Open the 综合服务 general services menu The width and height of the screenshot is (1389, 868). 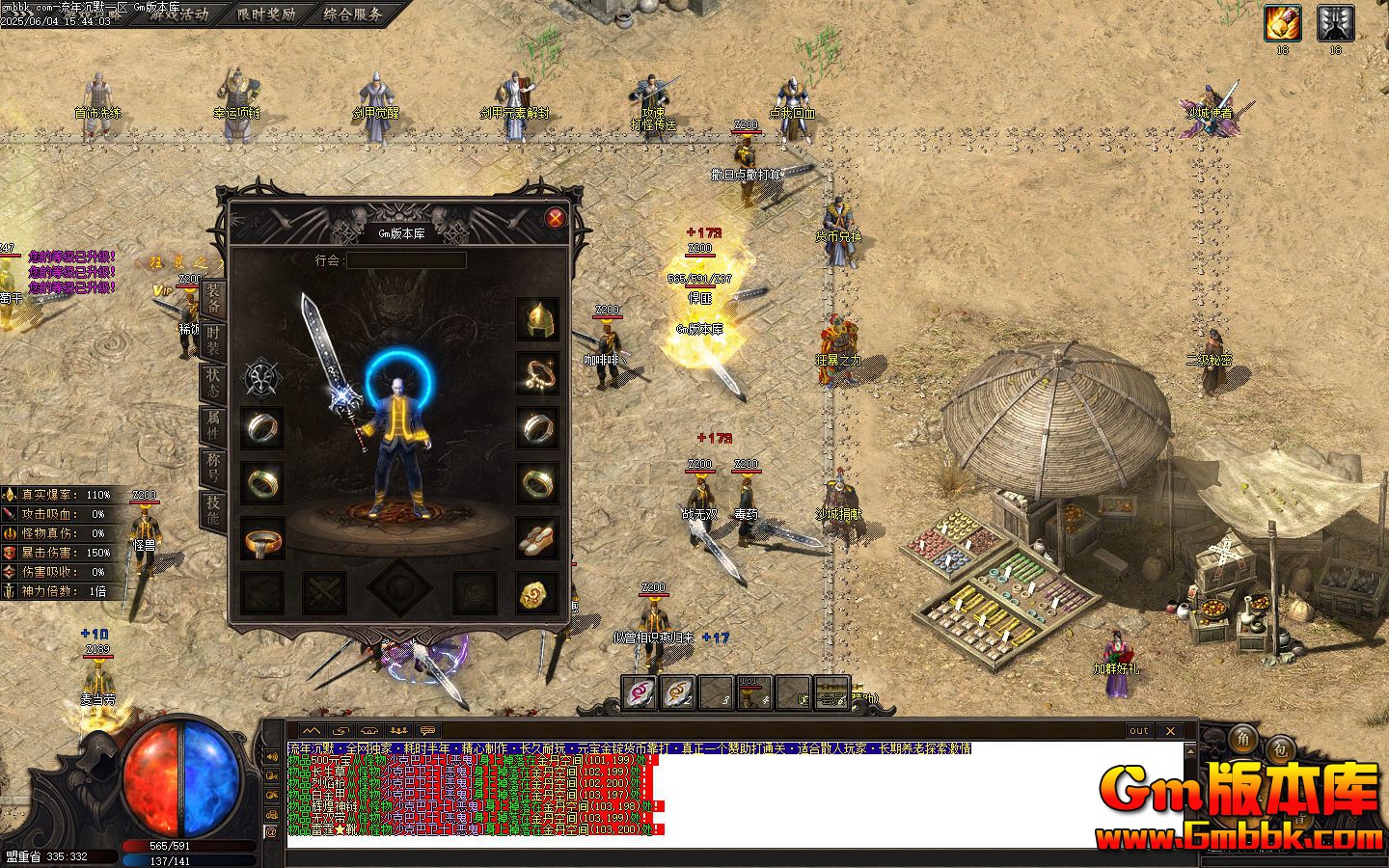point(352,14)
